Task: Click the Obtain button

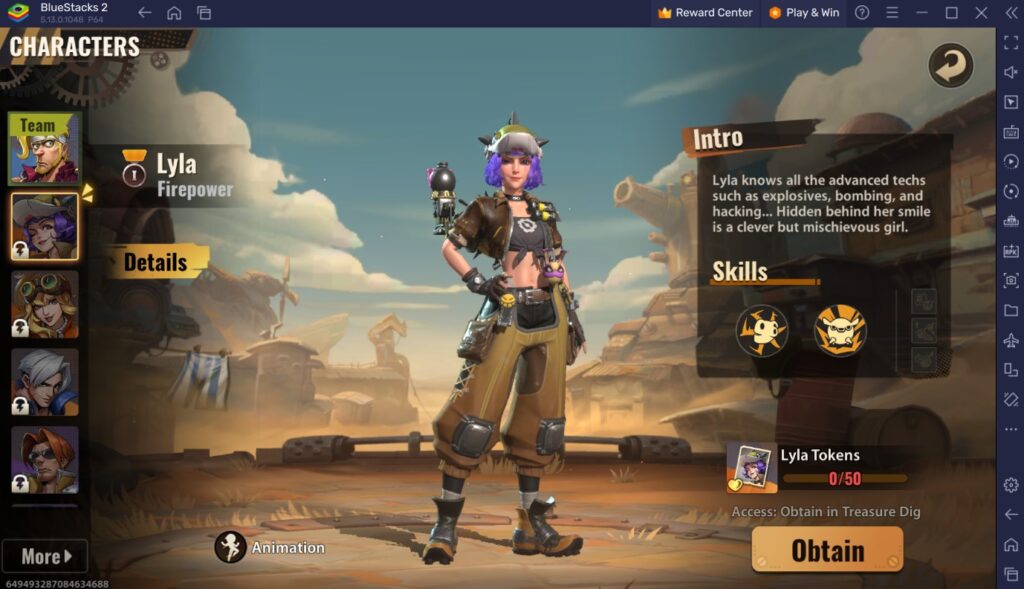Action: coord(827,550)
